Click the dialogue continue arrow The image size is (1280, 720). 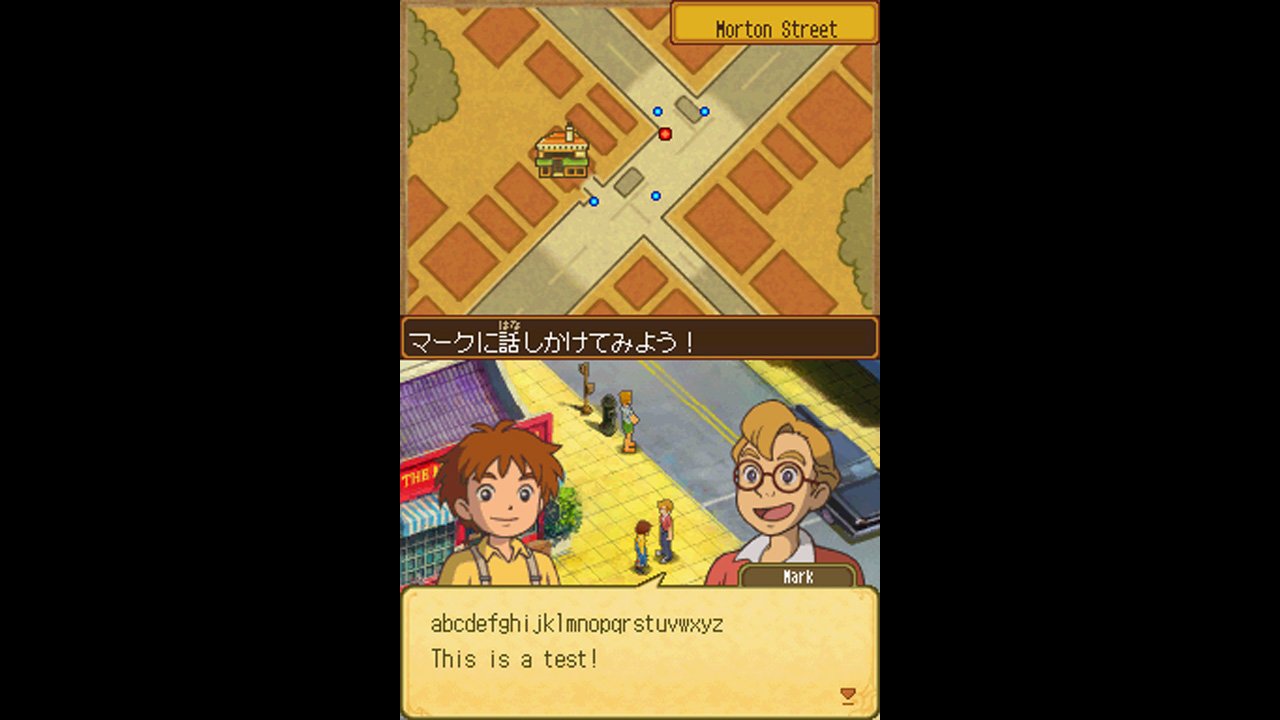(x=847, y=695)
